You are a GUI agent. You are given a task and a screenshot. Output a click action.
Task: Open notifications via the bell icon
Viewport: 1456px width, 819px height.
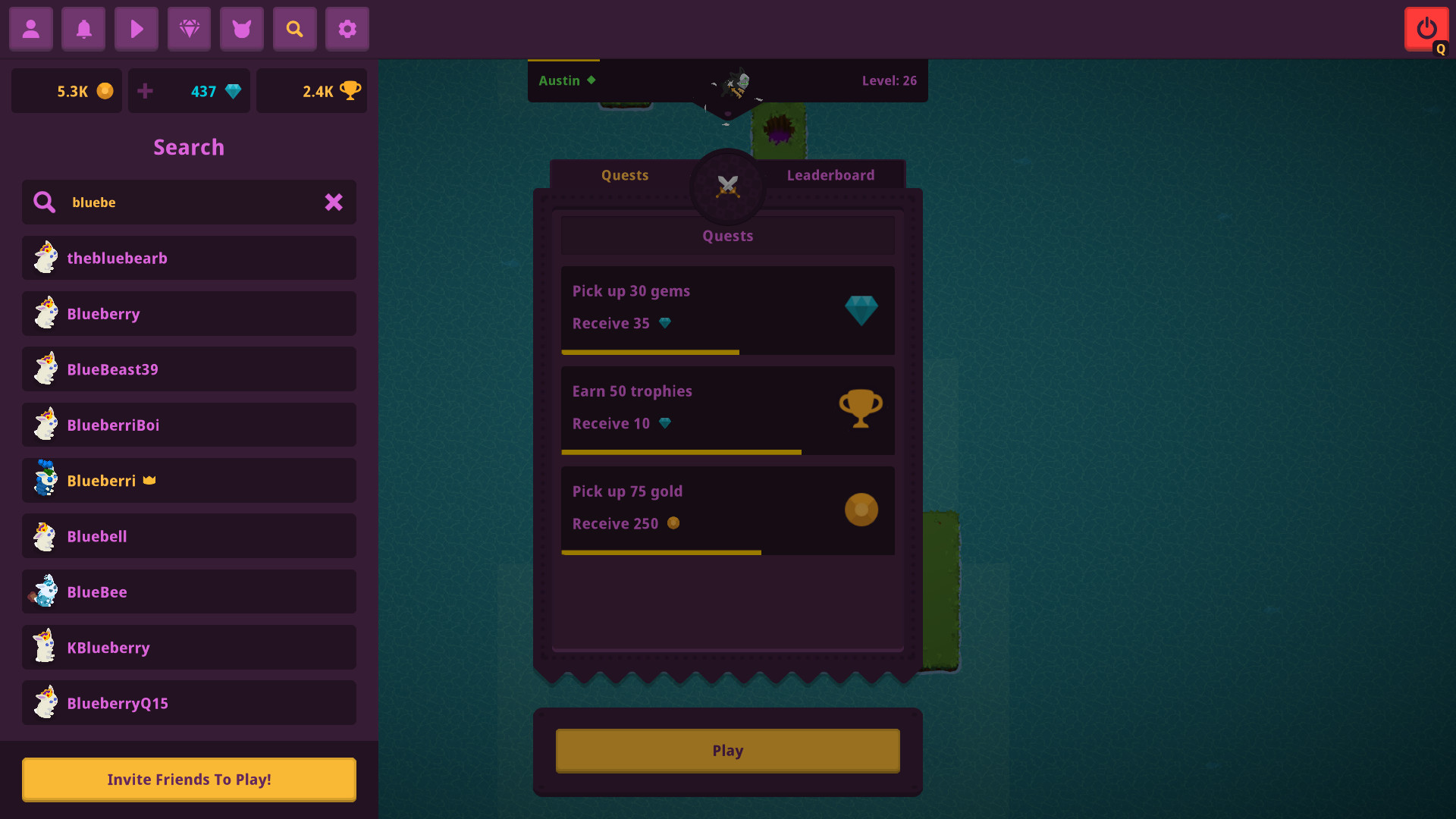(83, 29)
